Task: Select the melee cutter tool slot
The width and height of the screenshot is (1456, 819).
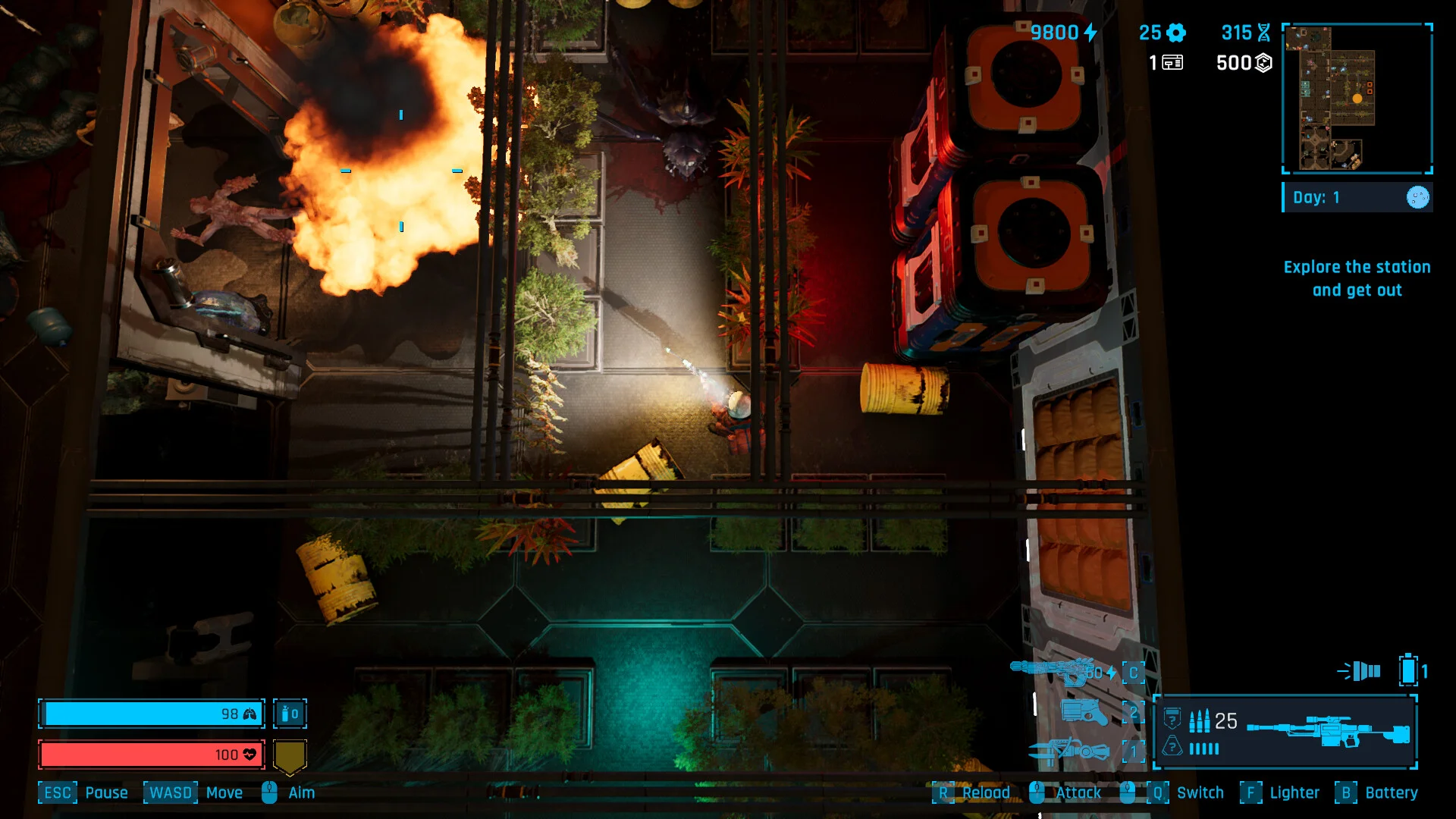Action: pos(1069,751)
